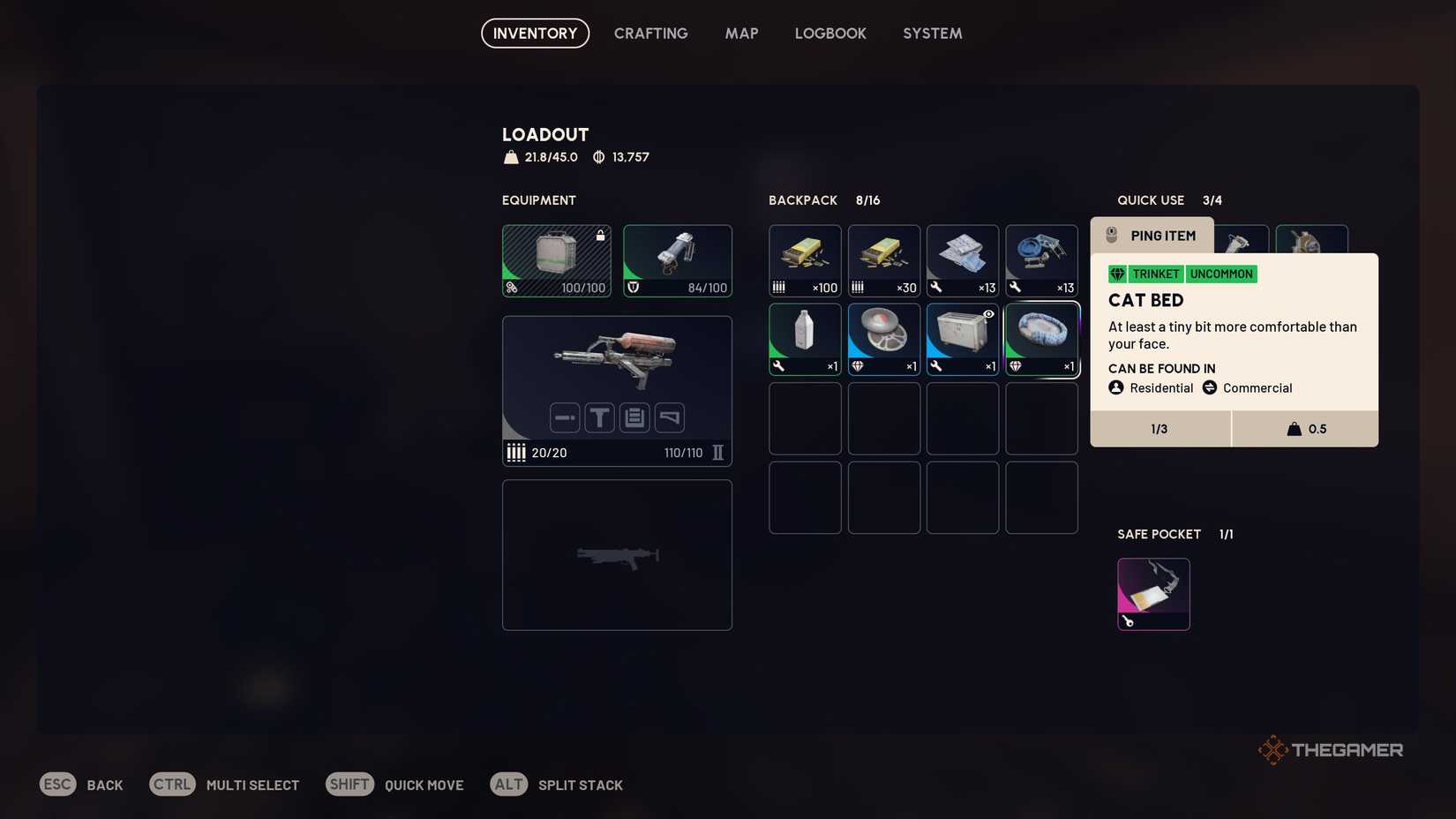This screenshot has height=819, width=1456.
Task: Select the Cat Bed item in the backpack
Action: [x=1041, y=335]
